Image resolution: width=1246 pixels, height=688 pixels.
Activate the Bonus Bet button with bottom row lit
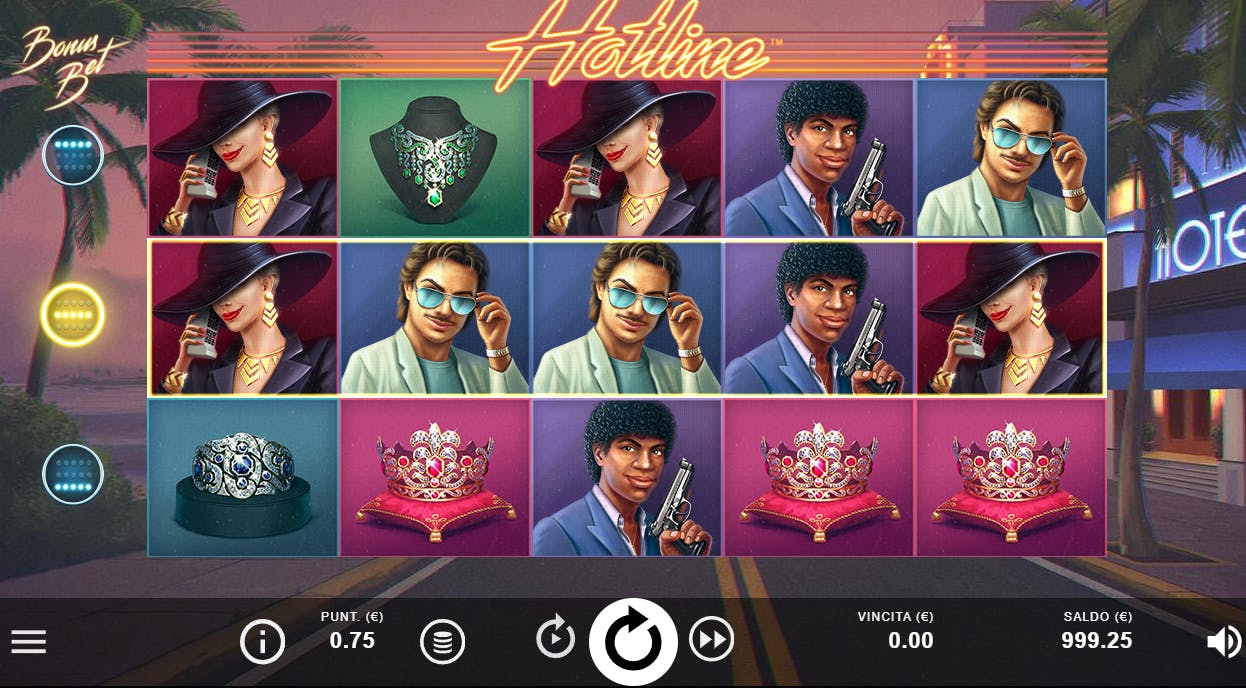(73, 474)
